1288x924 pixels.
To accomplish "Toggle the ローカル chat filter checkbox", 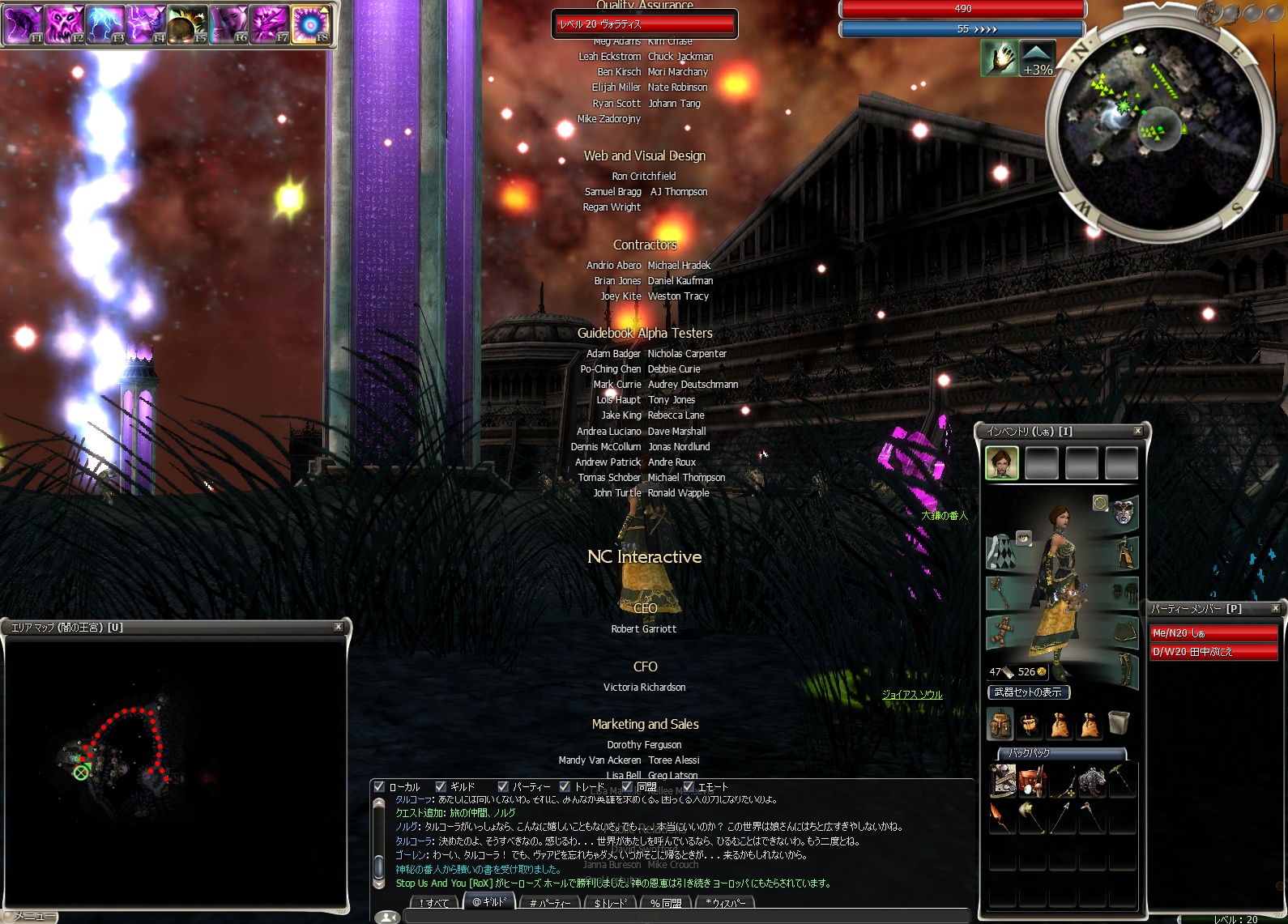I will coord(379,786).
